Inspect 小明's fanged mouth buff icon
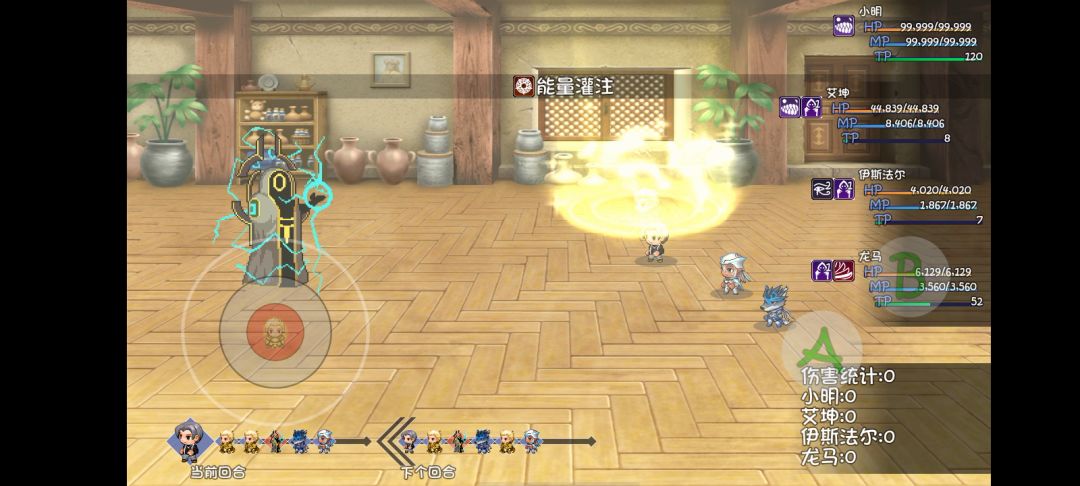Image resolution: width=1080 pixels, height=486 pixels. [x=845, y=27]
